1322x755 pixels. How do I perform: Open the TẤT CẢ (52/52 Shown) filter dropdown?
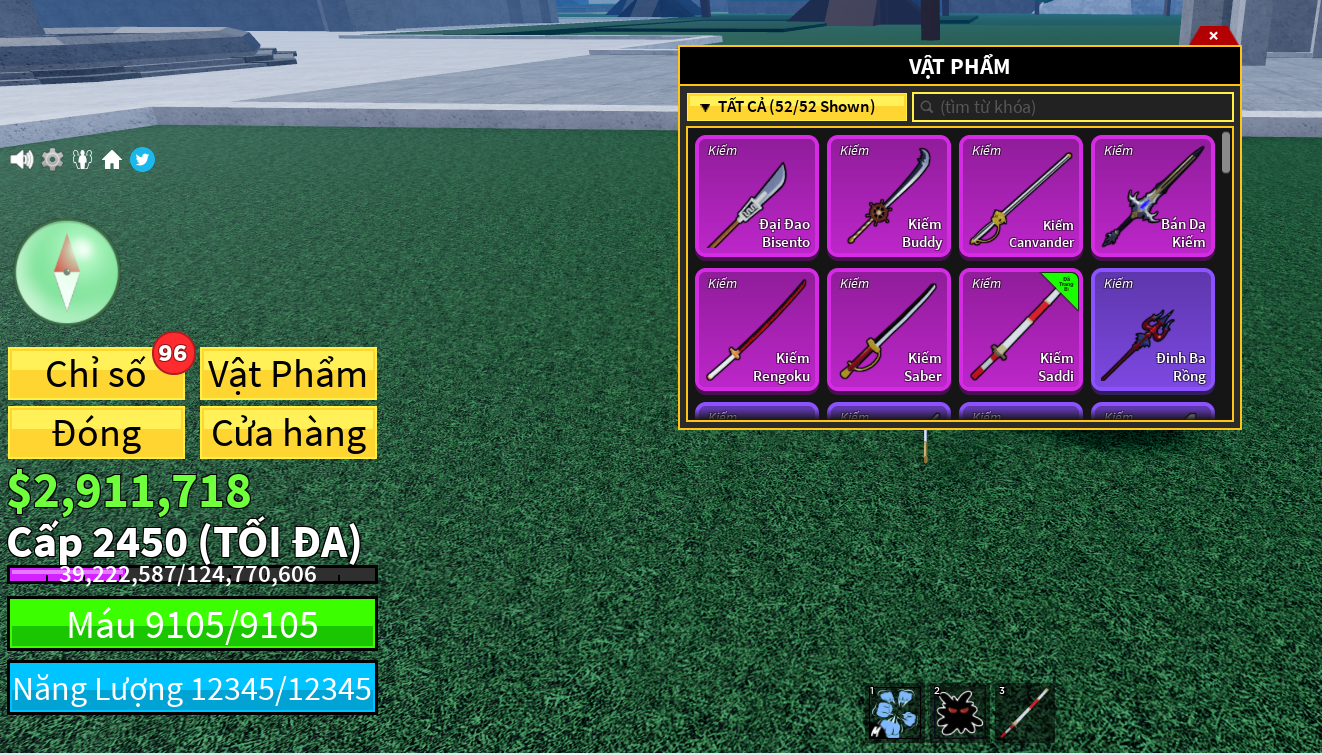tap(796, 106)
